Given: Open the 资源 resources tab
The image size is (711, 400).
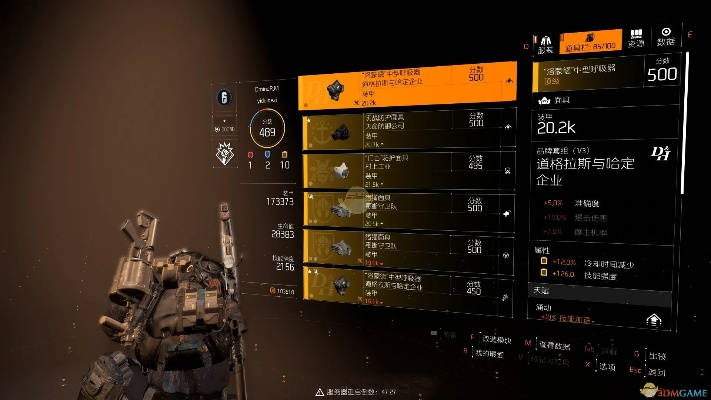Looking at the screenshot, I should coord(637,40).
